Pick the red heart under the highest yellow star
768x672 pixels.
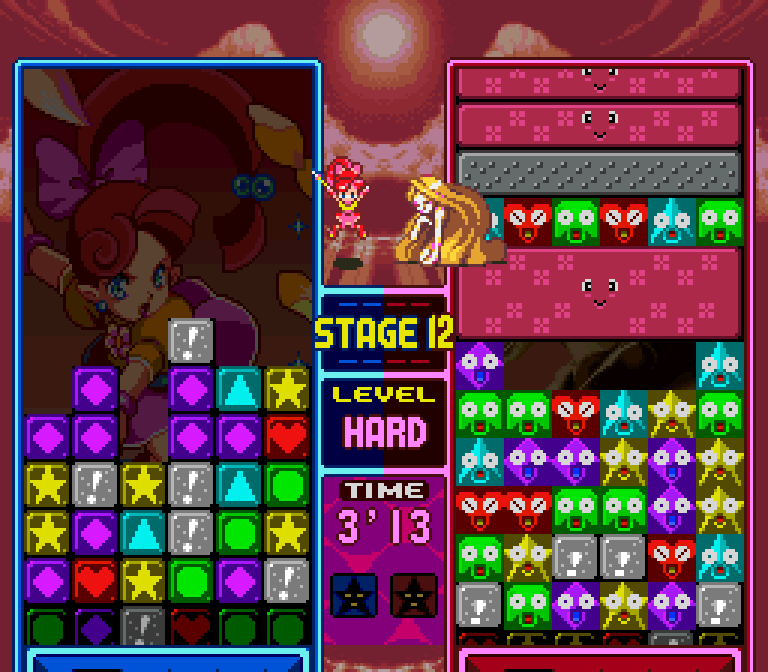[286, 436]
